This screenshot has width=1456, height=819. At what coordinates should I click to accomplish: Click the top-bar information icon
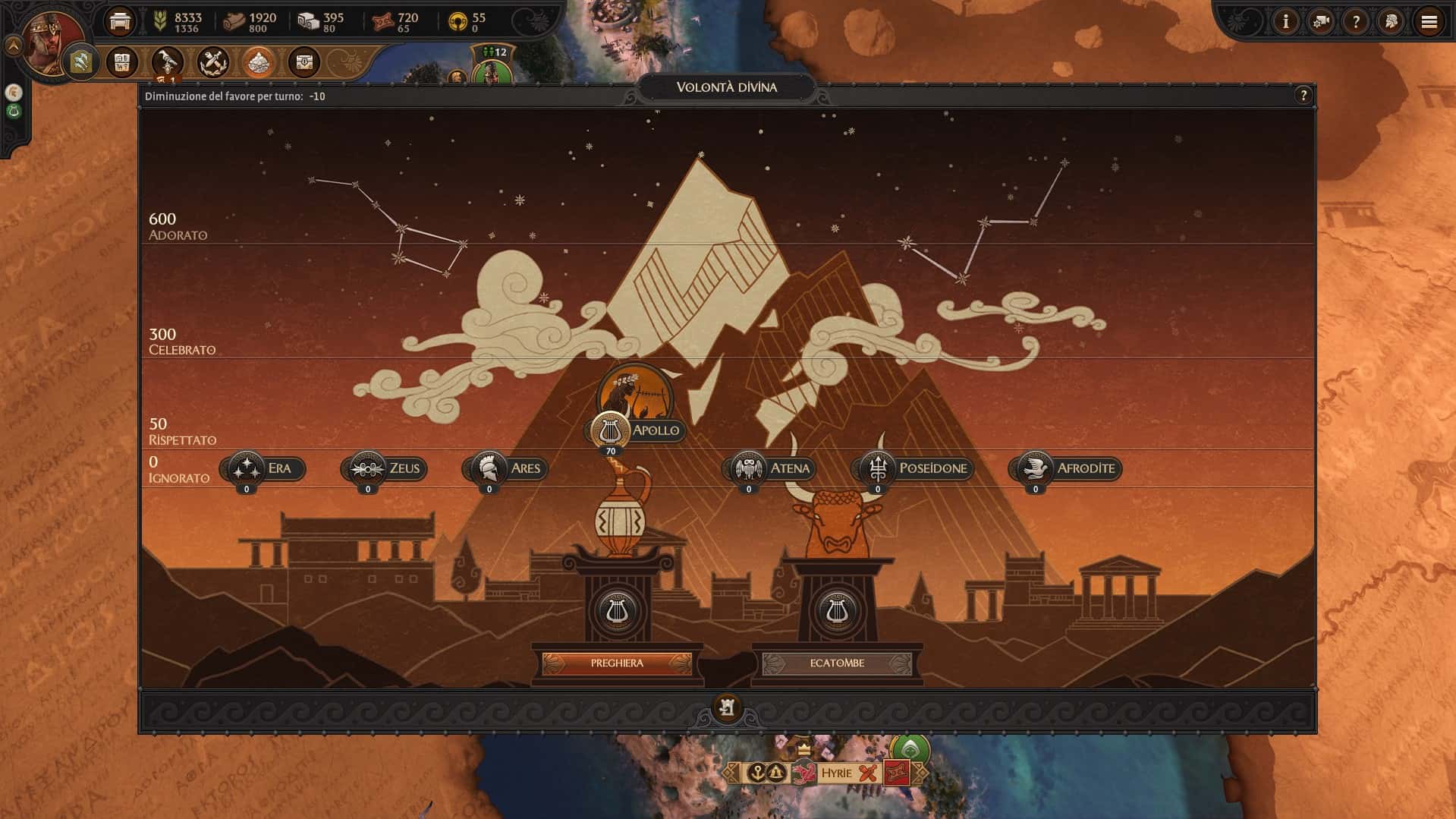1285,22
